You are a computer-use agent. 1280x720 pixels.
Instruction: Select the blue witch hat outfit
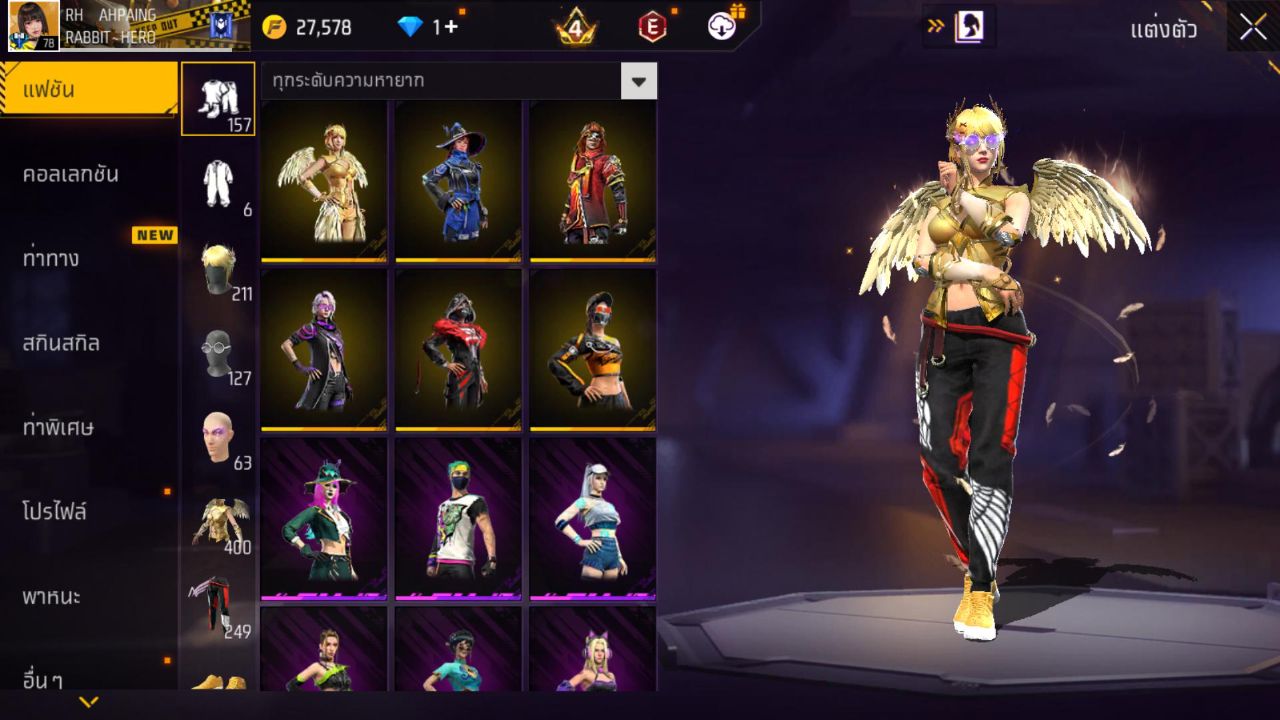pyautogui.click(x=458, y=181)
